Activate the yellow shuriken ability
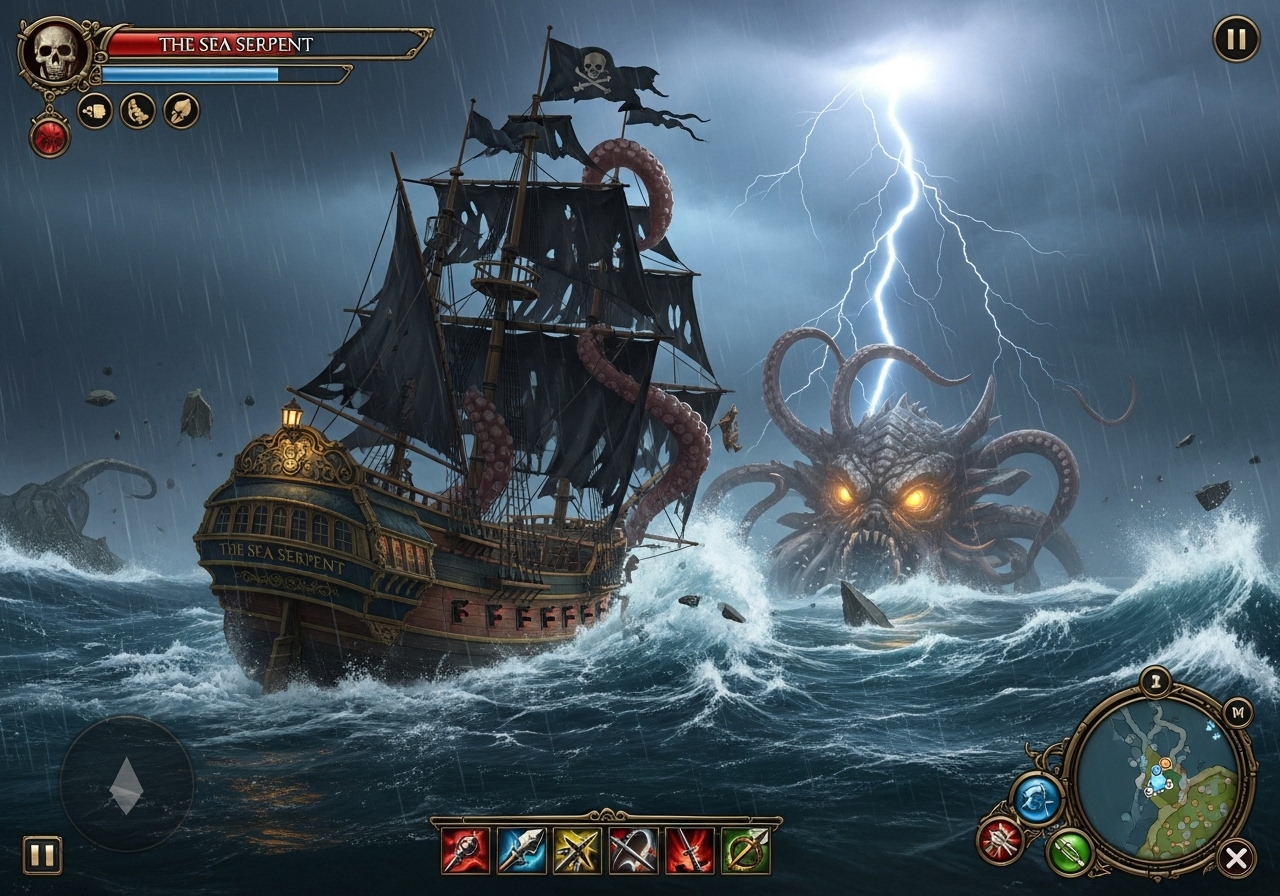The image size is (1280, 896). (x=577, y=849)
